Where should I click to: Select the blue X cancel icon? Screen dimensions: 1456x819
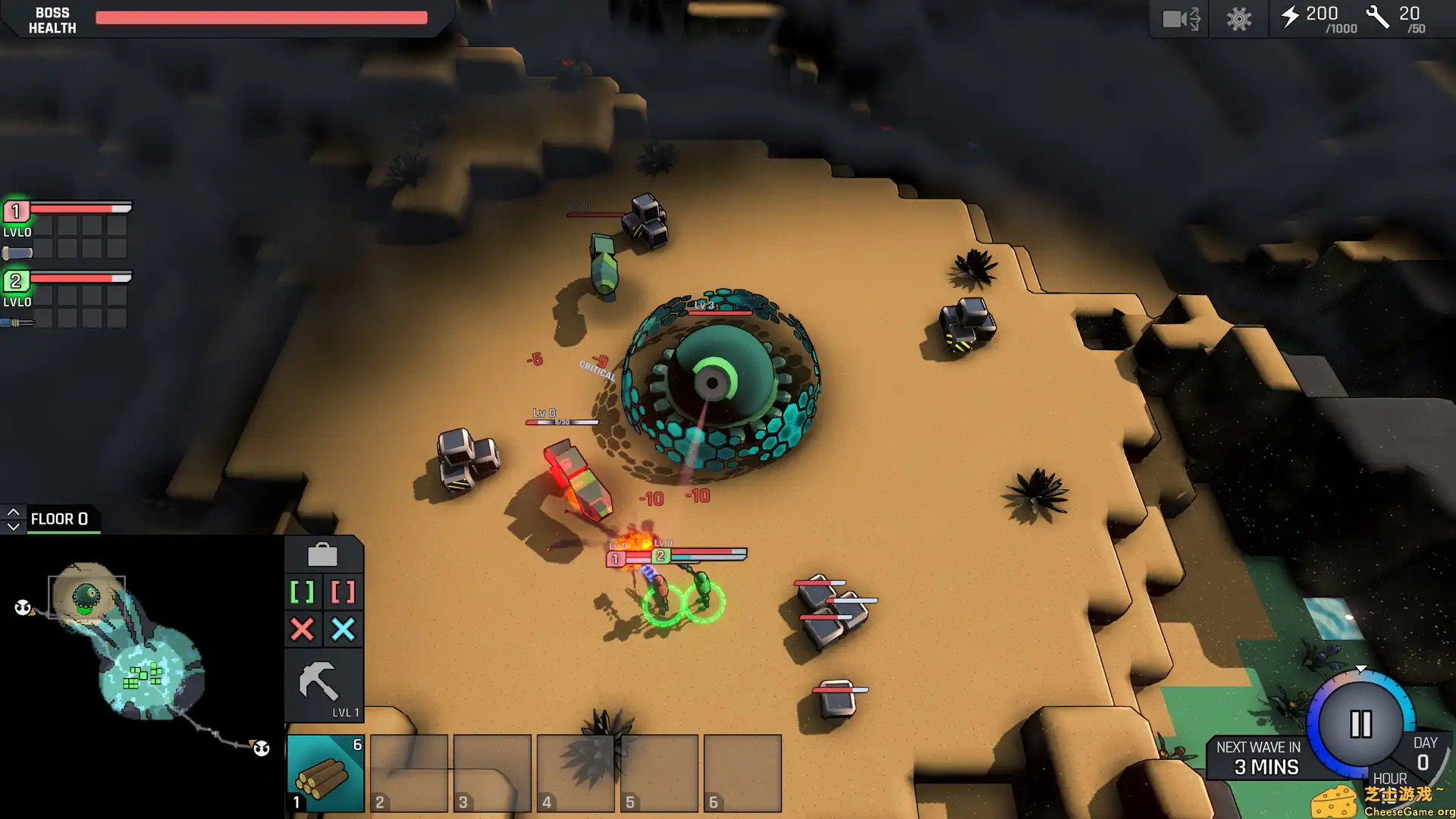(343, 629)
